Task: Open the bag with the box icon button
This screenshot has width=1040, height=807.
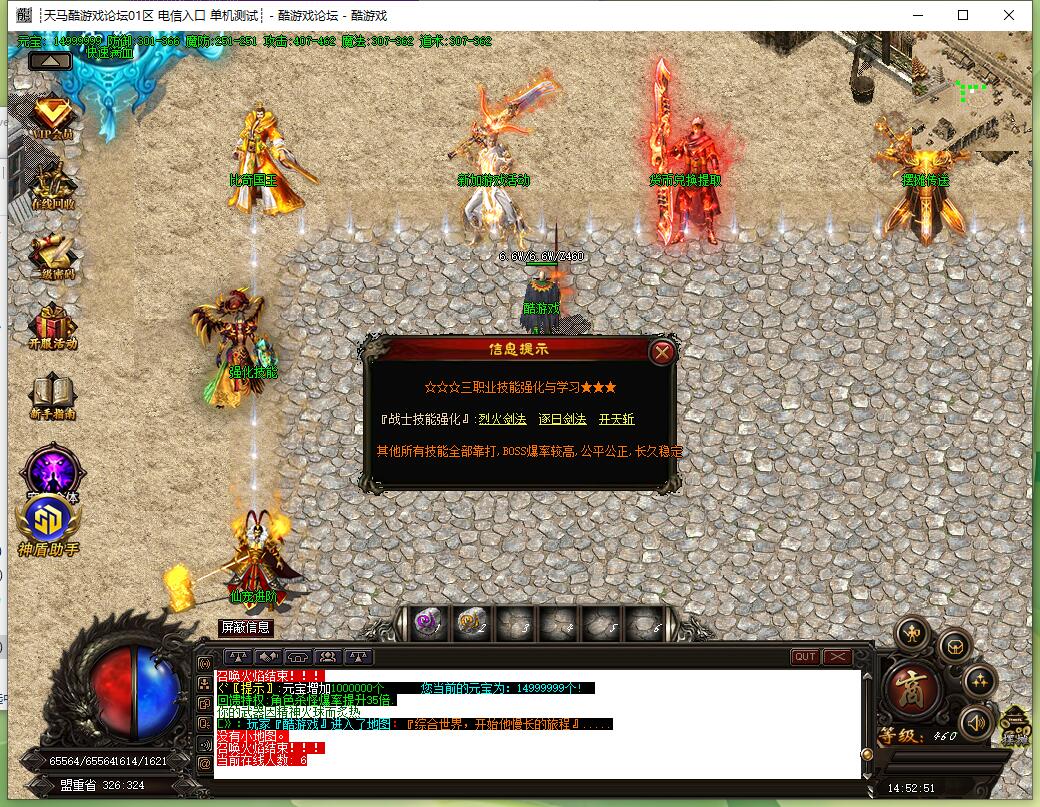Action: tap(956, 646)
